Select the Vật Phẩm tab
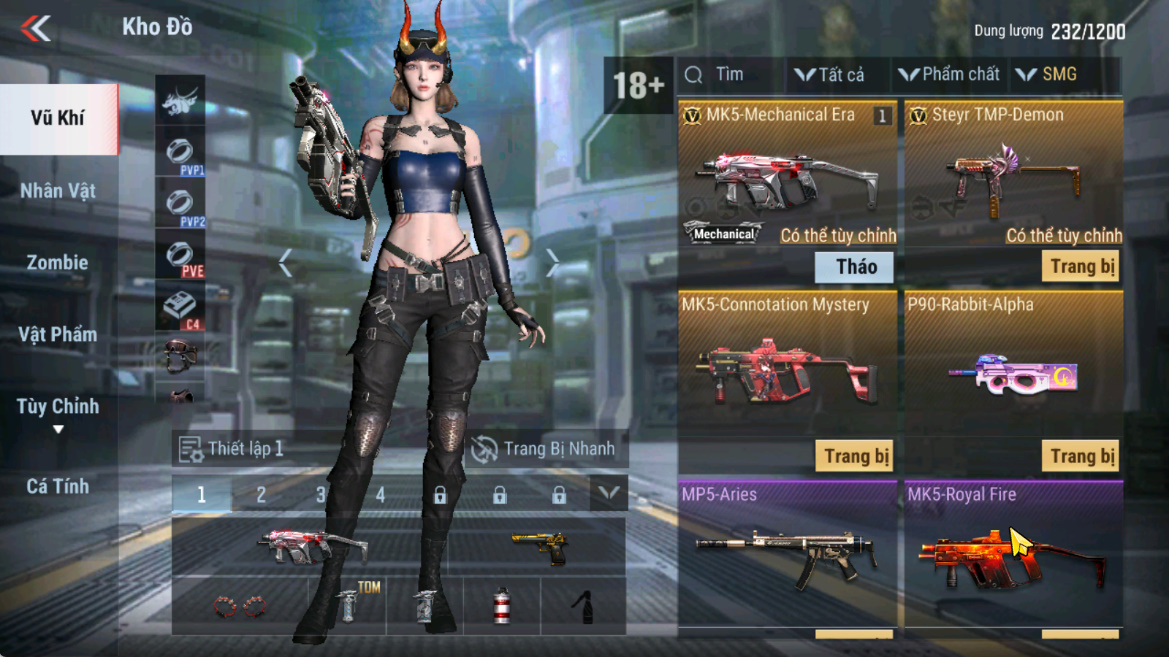The height and width of the screenshot is (657, 1169). 58,335
